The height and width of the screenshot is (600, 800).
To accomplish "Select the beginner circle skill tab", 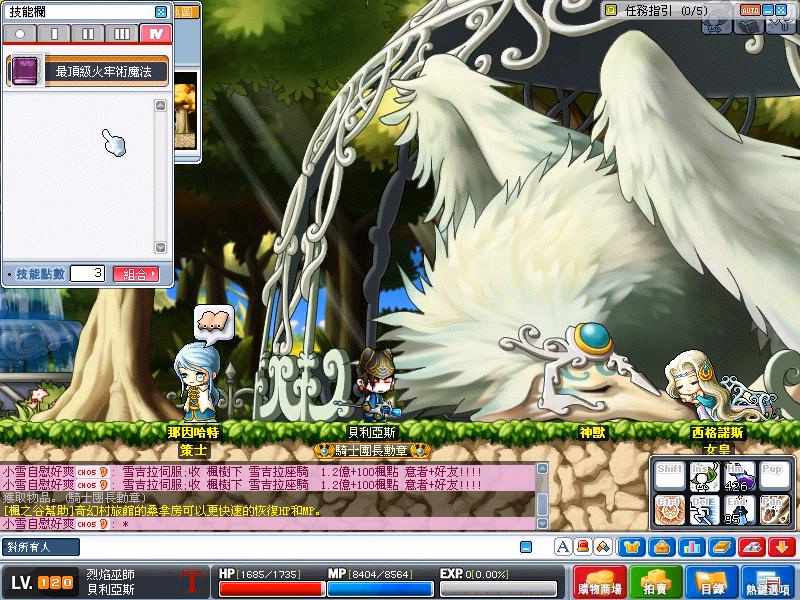I will 21,33.
